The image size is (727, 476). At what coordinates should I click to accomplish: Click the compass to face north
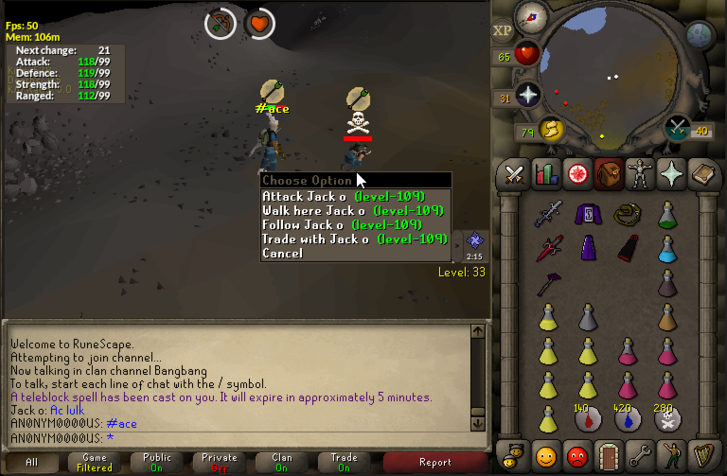click(x=531, y=16)
